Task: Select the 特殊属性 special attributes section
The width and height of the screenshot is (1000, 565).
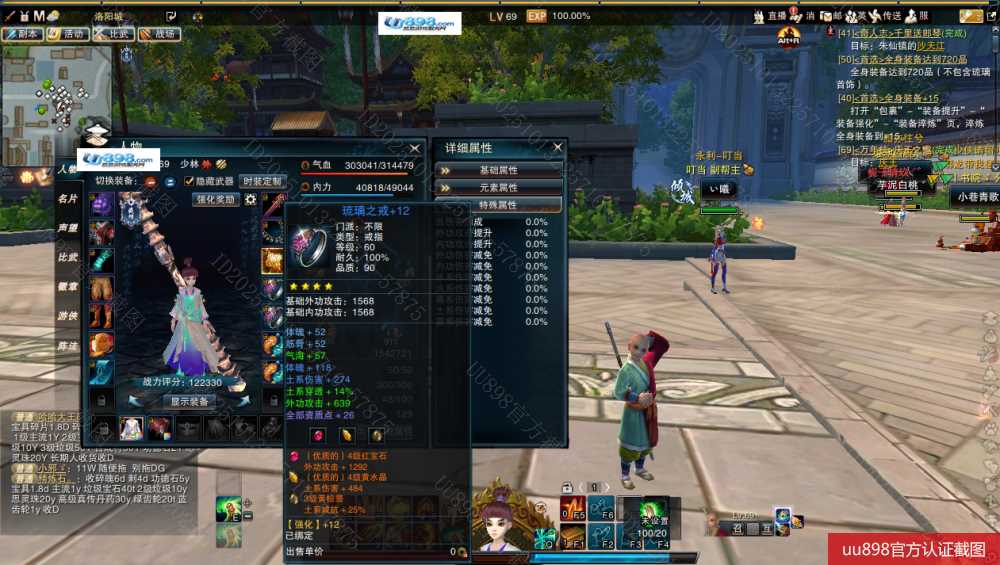Action: click(498, 205)
